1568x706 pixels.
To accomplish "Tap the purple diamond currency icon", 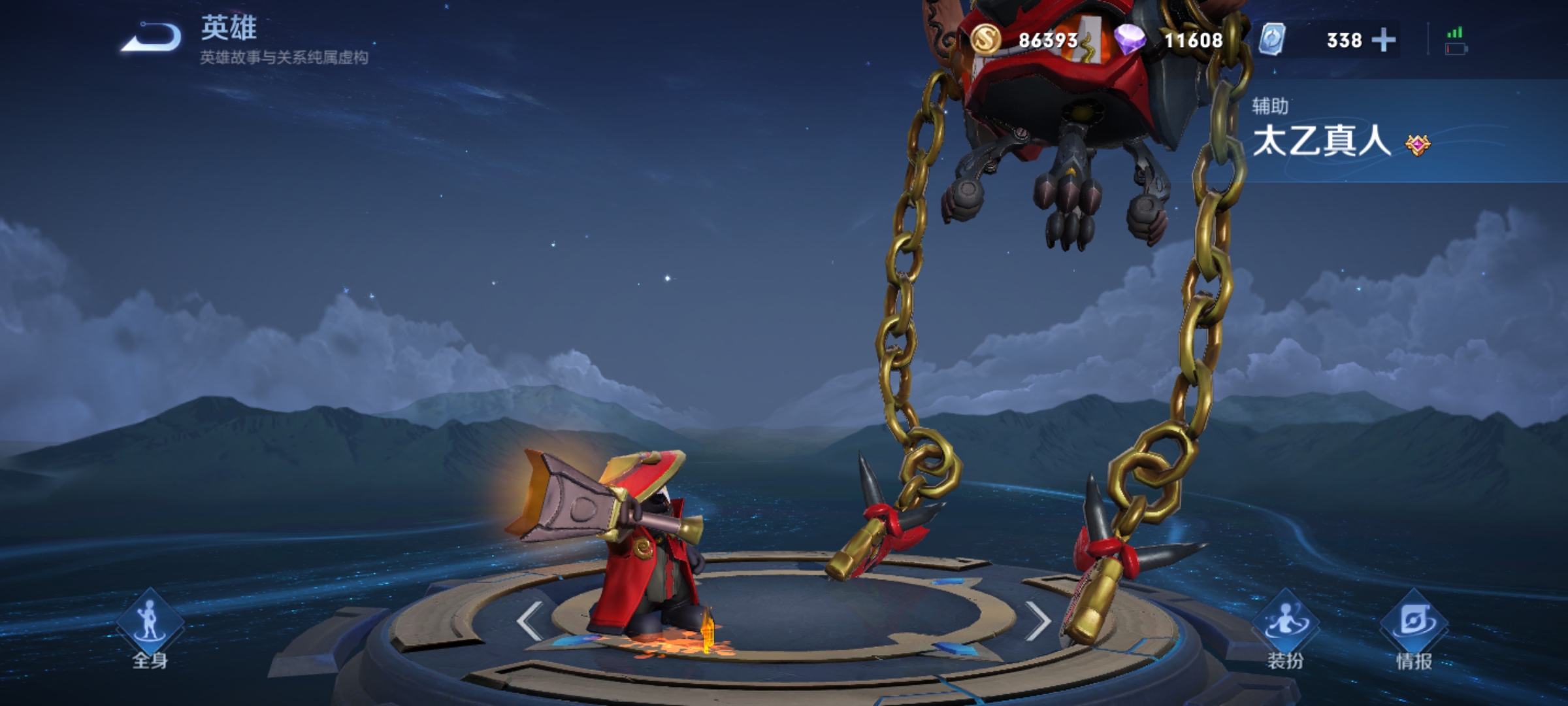I will pyautogui.click(x=1130, y=40).
